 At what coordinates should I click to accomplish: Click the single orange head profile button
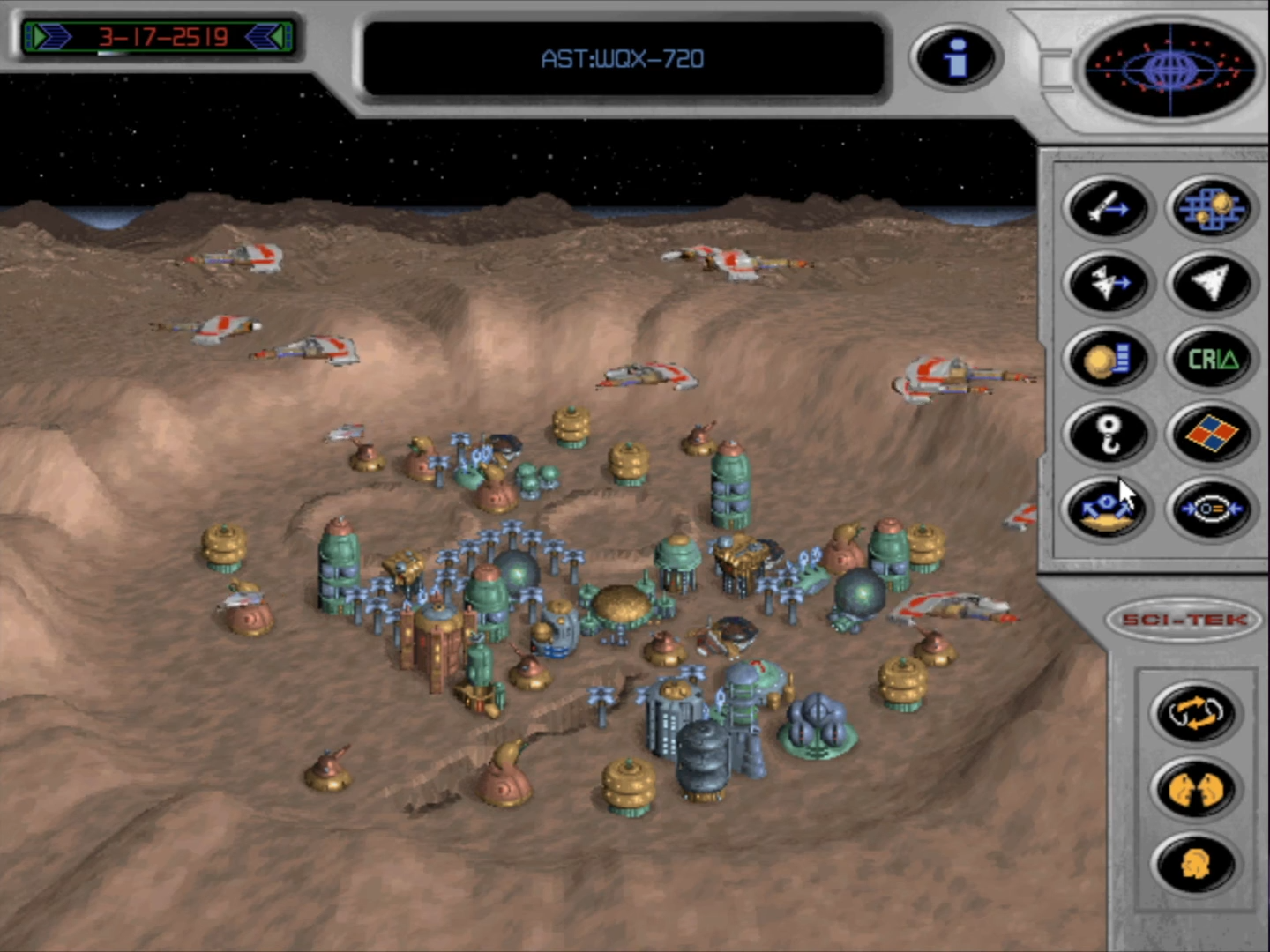pyautogui.click(x=1195, y=864)
